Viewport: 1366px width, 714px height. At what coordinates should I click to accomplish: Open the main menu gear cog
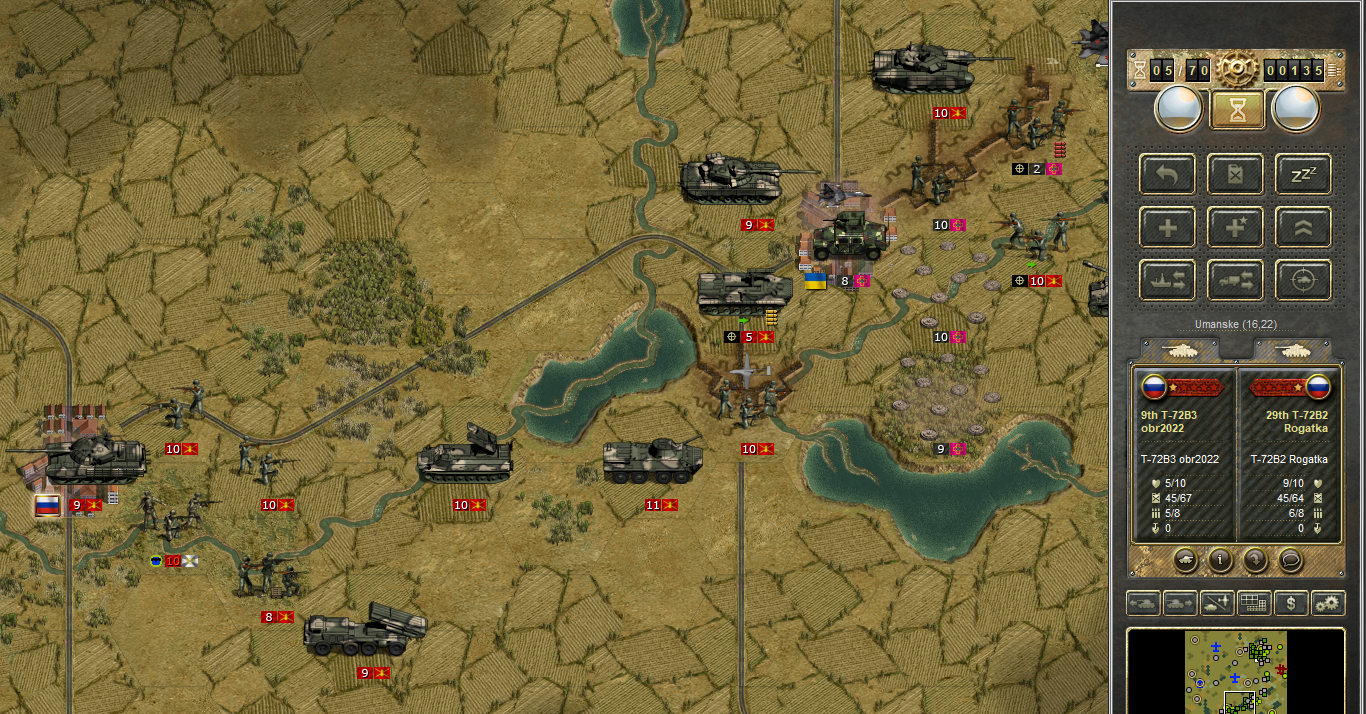coord(1237,70)
